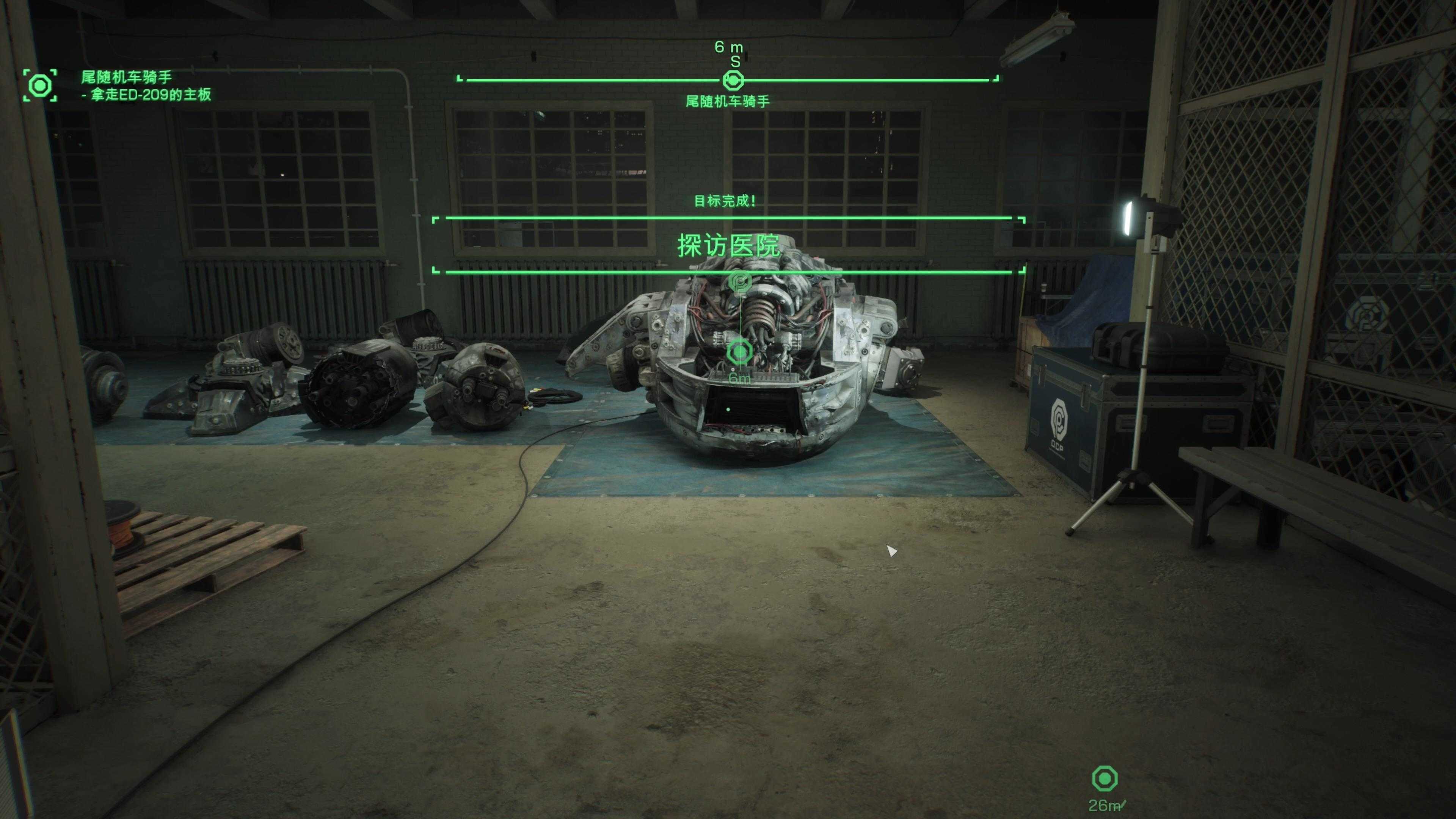Click the quest tracker octagon icon
Screen dimensions: 1456x819
pyautogui.click(x=40, y=85)
